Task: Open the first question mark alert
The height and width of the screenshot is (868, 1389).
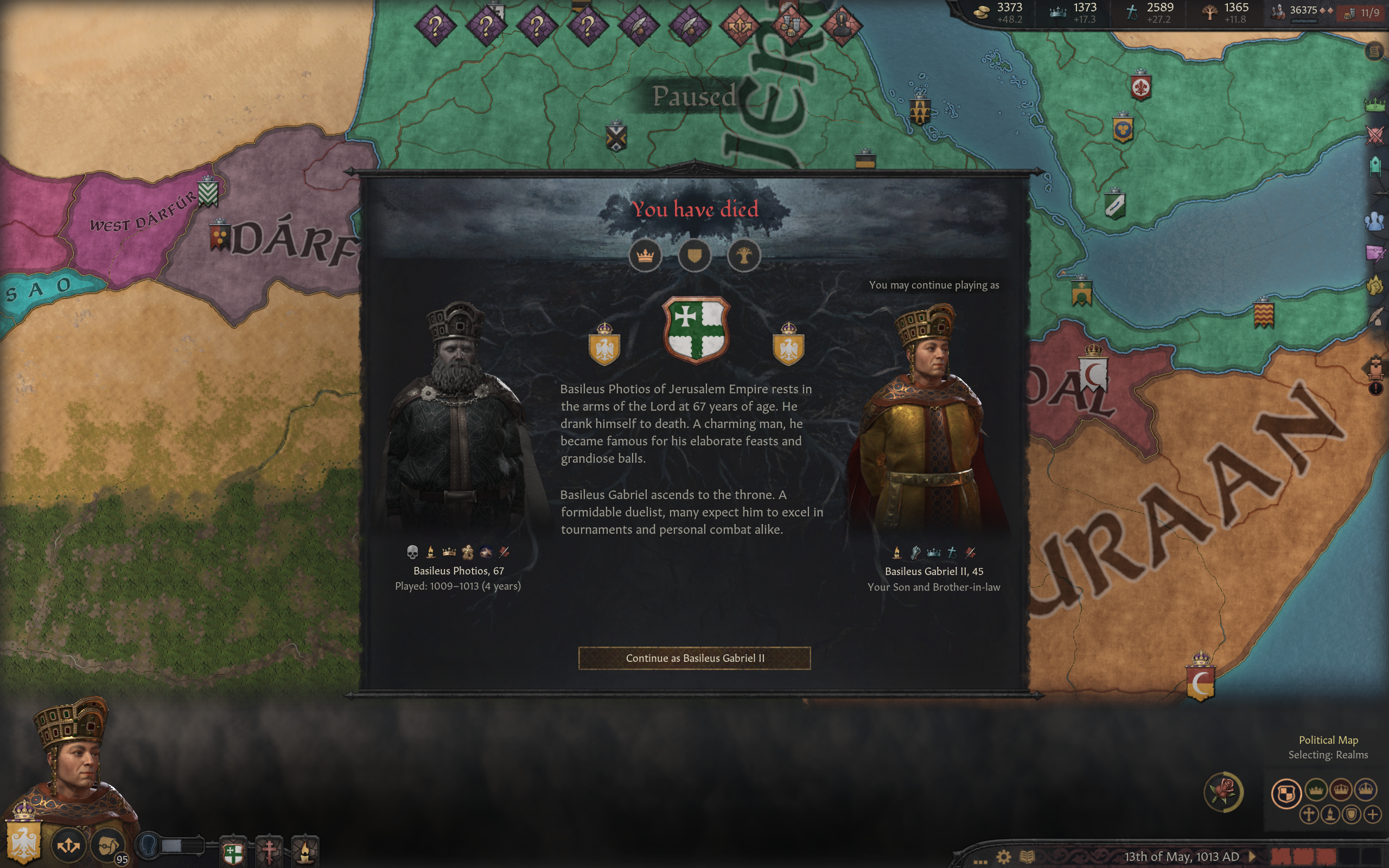Action: (x=436, y=25)
